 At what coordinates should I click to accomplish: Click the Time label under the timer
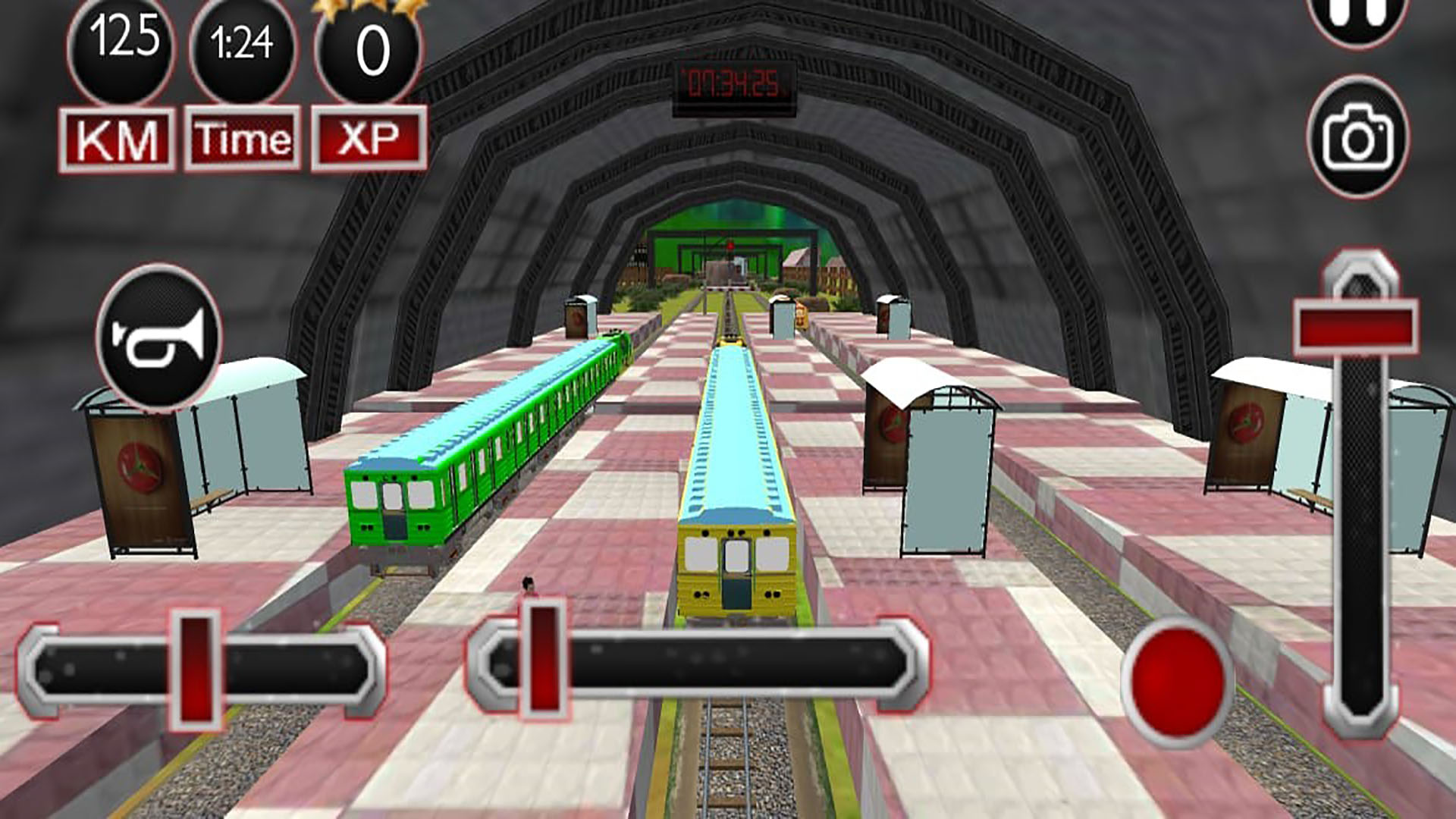click(241, 137)
